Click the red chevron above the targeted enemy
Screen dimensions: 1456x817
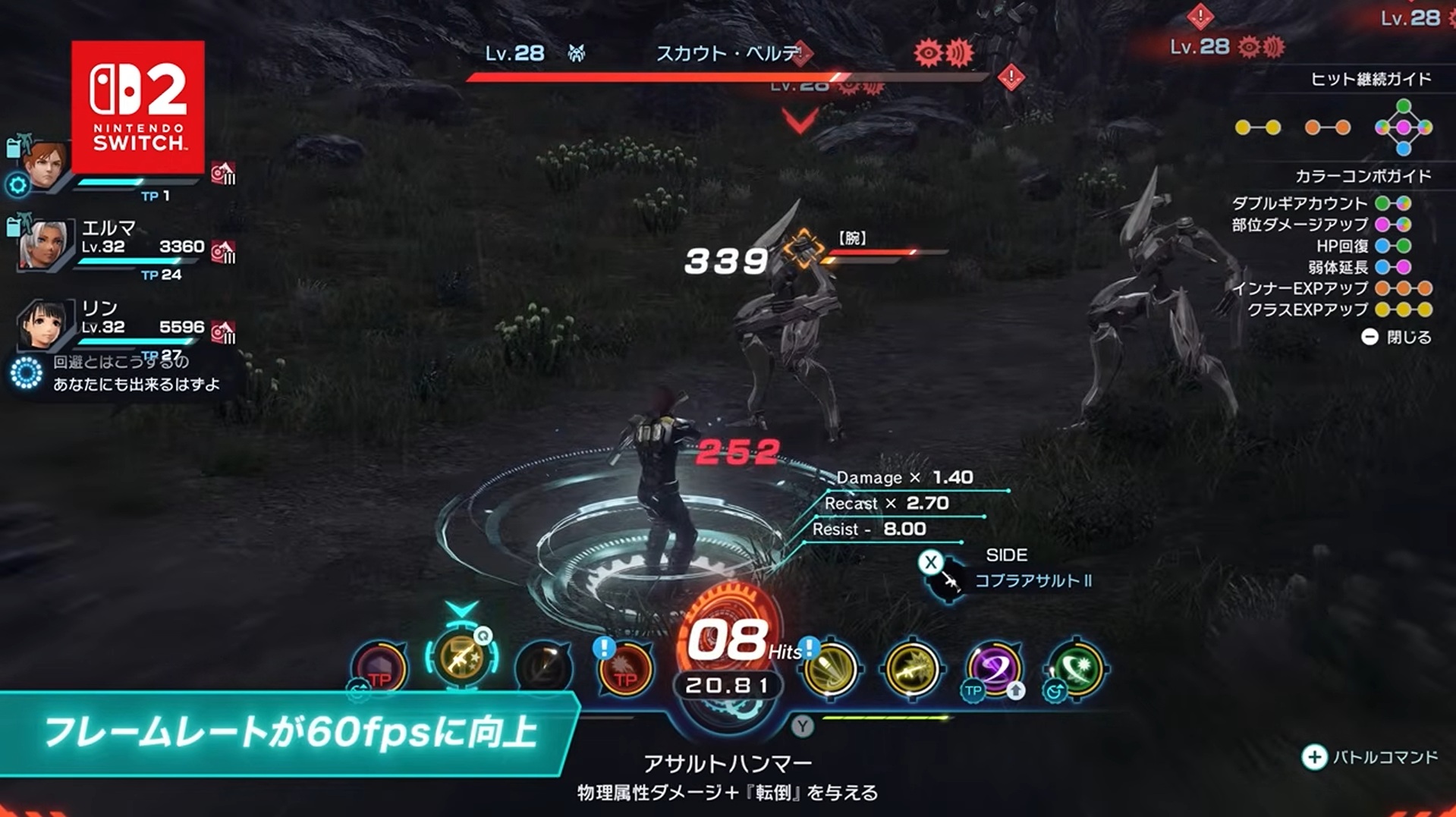[799, 121]
